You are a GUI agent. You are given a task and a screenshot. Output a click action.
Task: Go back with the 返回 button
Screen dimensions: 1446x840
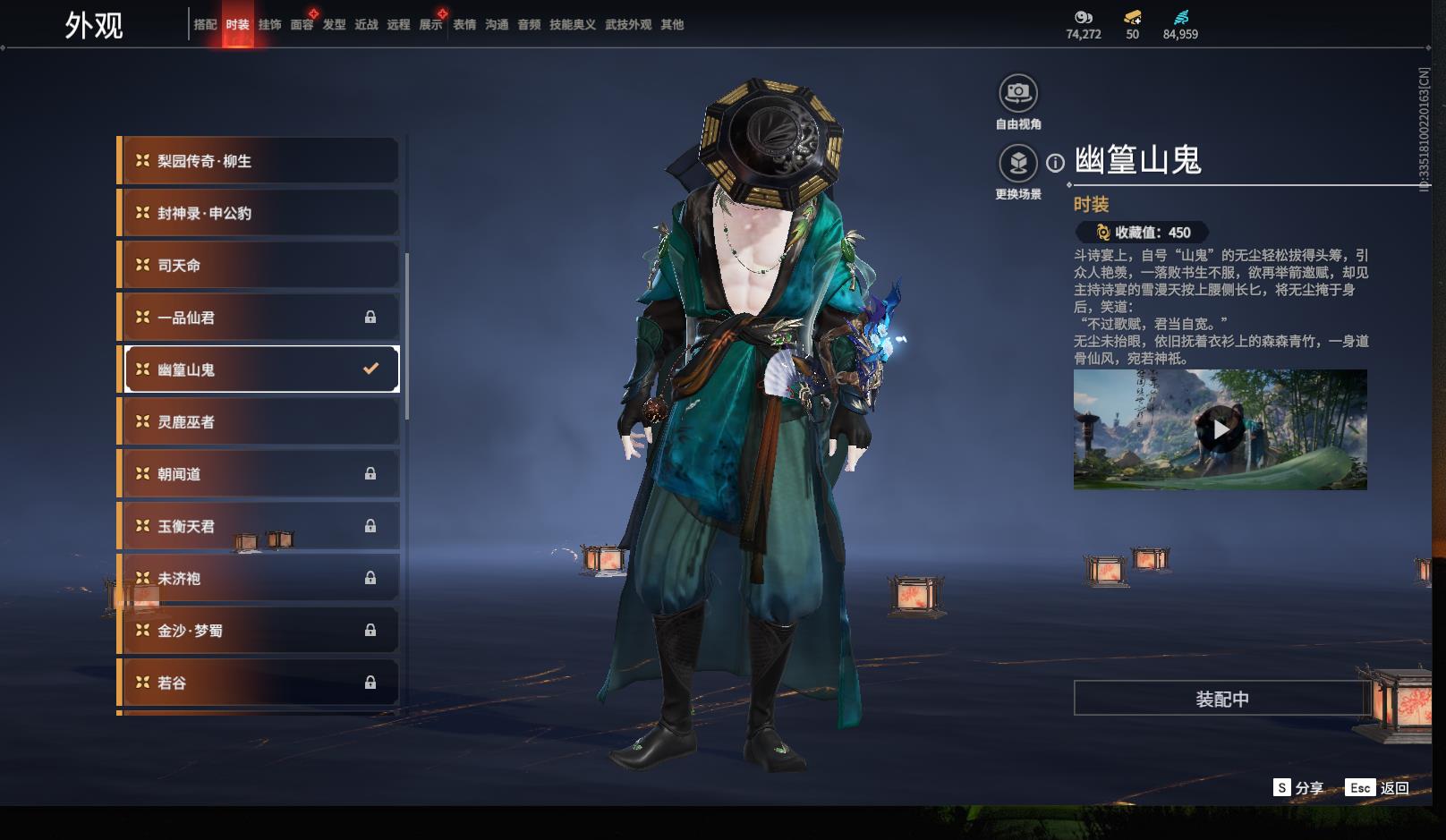click(x=1378, y=787)
